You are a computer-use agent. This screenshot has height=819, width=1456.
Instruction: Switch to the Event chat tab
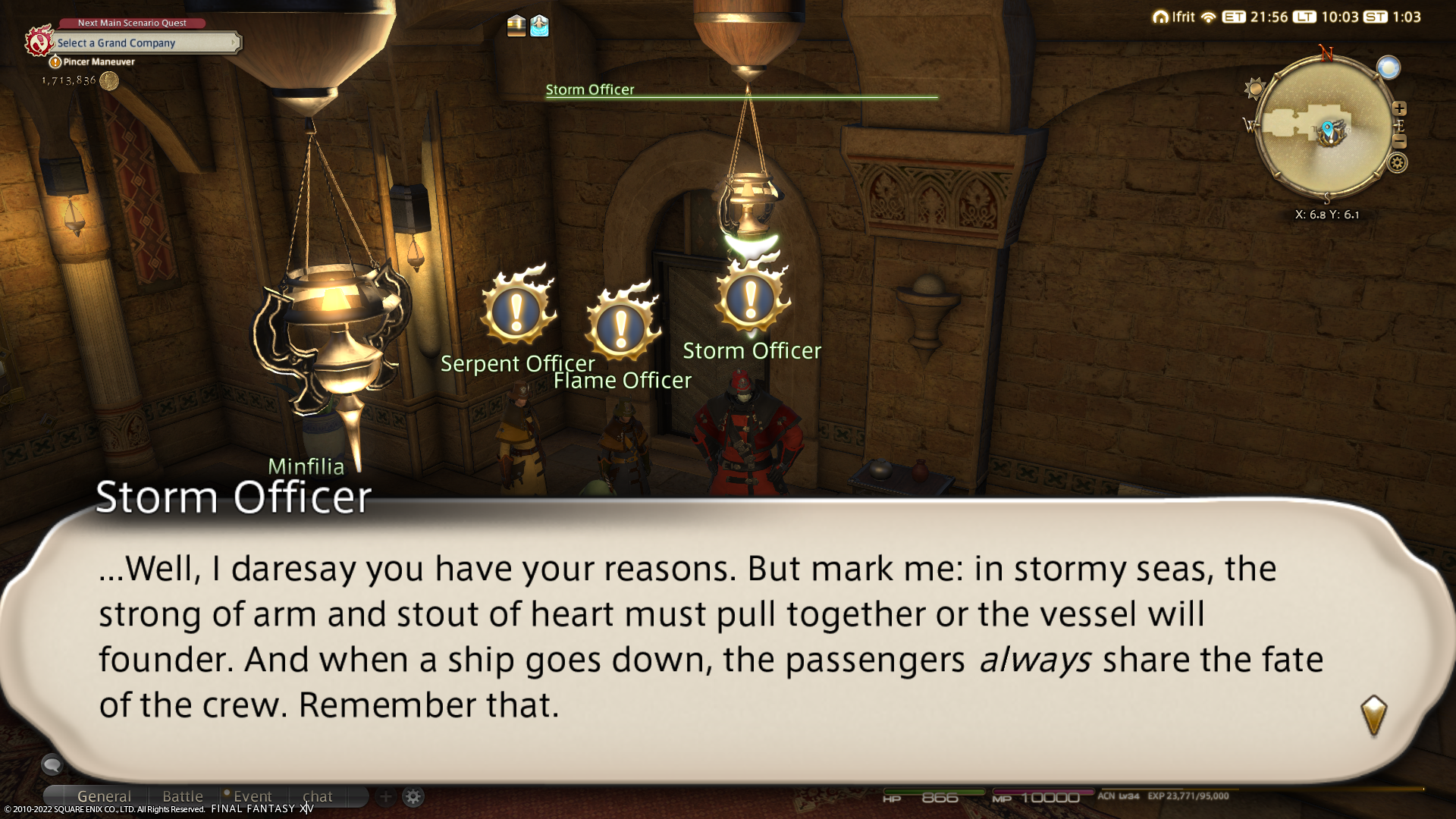pos(253,796)
